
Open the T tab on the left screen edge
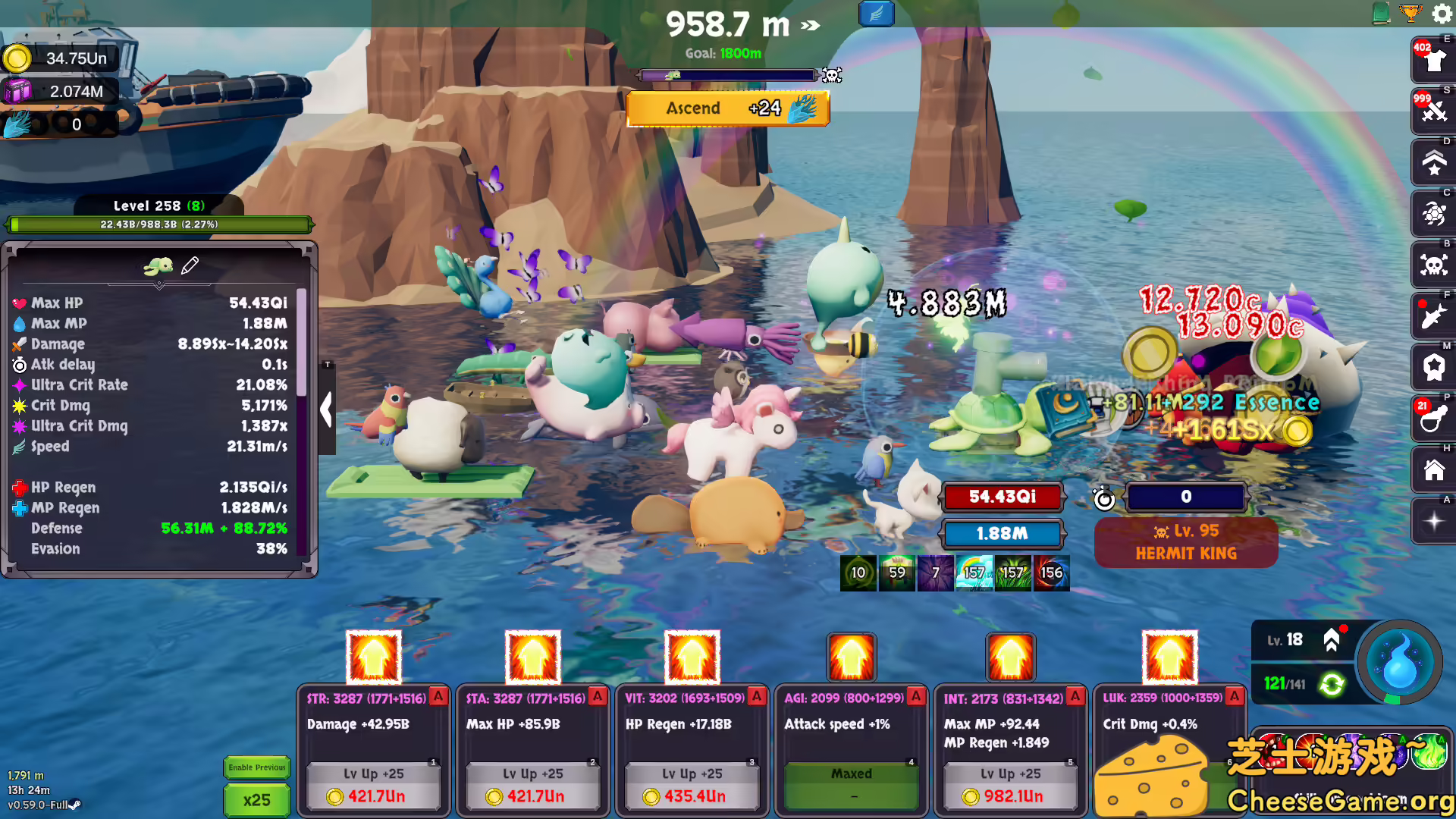[328, 364]
